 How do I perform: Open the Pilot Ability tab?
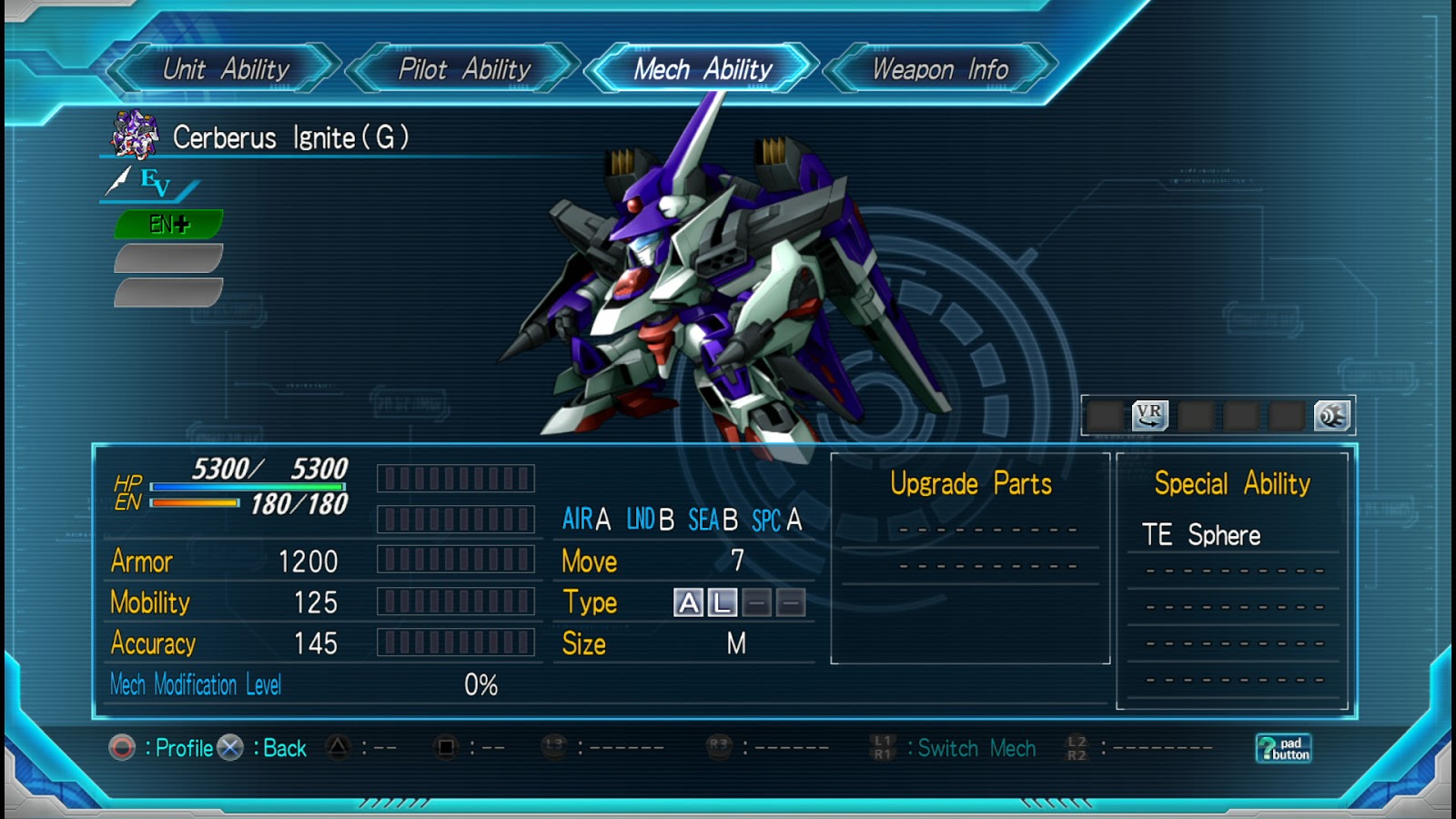pyautogui.click(x=464, y=69)
